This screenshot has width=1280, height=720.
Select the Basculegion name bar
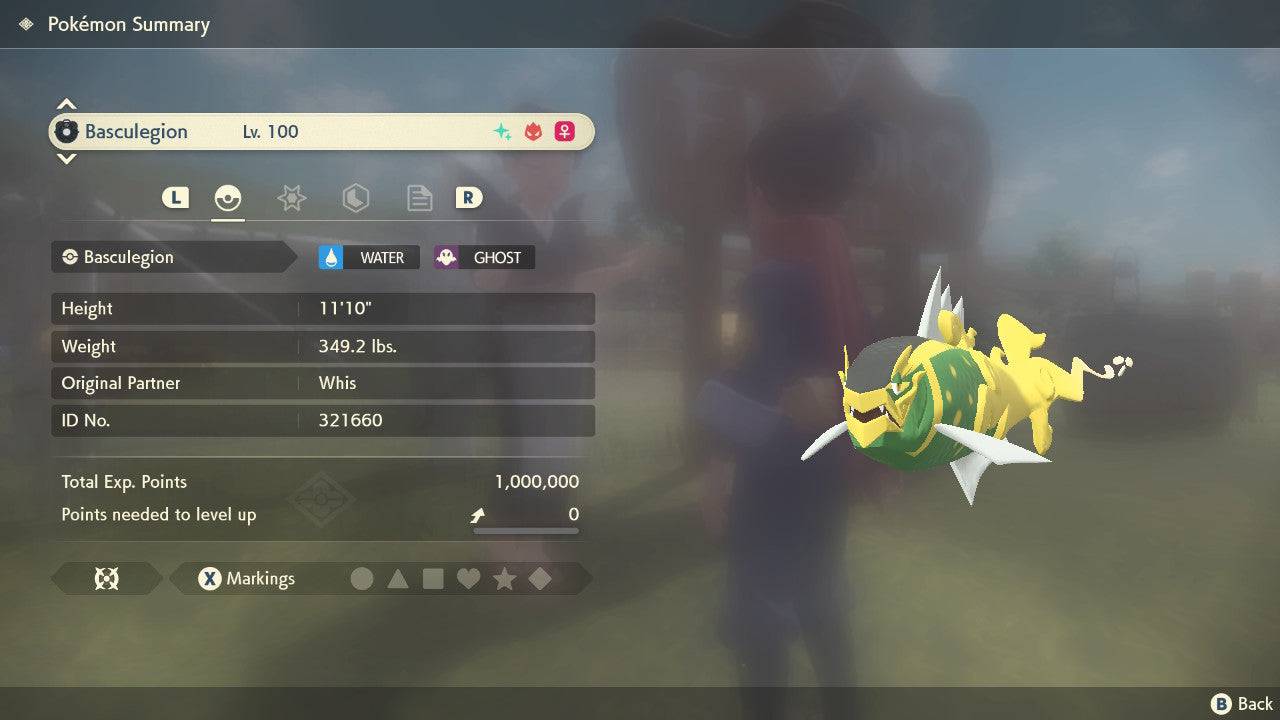(x=320, y=131)
